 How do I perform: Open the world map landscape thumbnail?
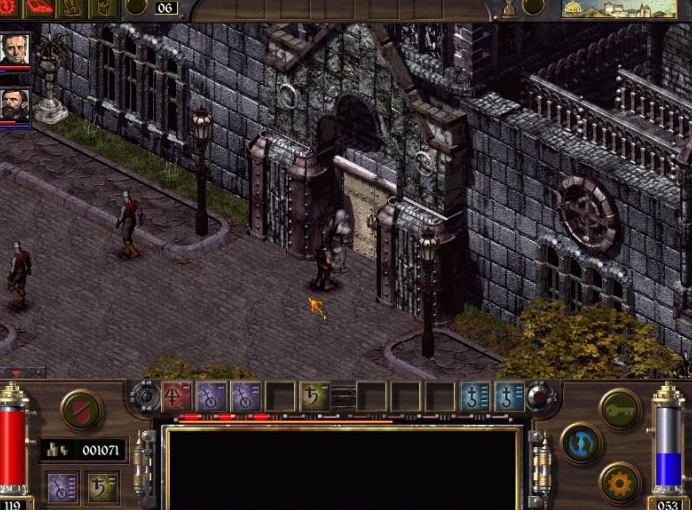pyautogui.click(x=604, y=9)
